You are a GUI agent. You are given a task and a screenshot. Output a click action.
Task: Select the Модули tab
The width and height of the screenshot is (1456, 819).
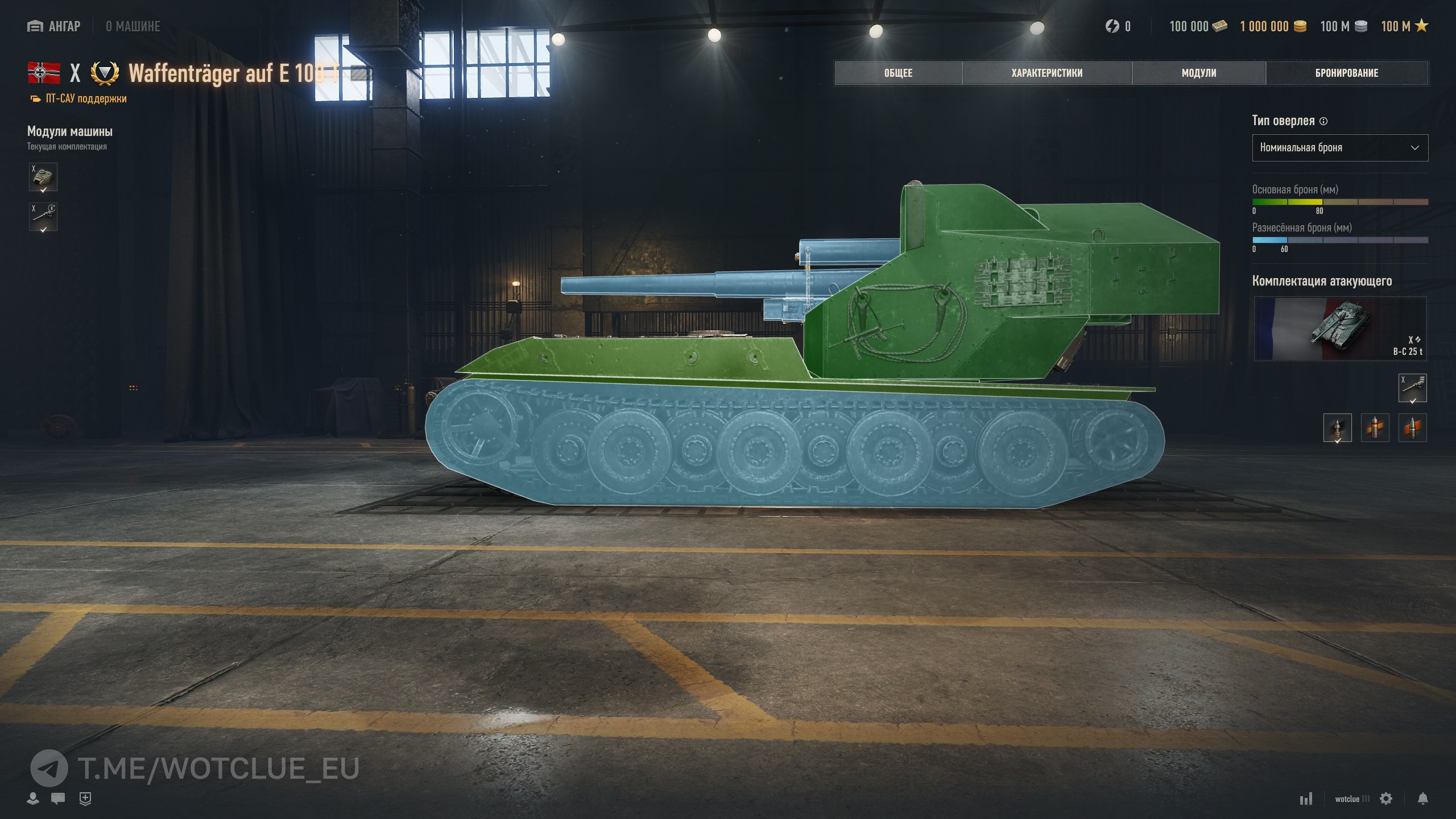[1198, 73]
